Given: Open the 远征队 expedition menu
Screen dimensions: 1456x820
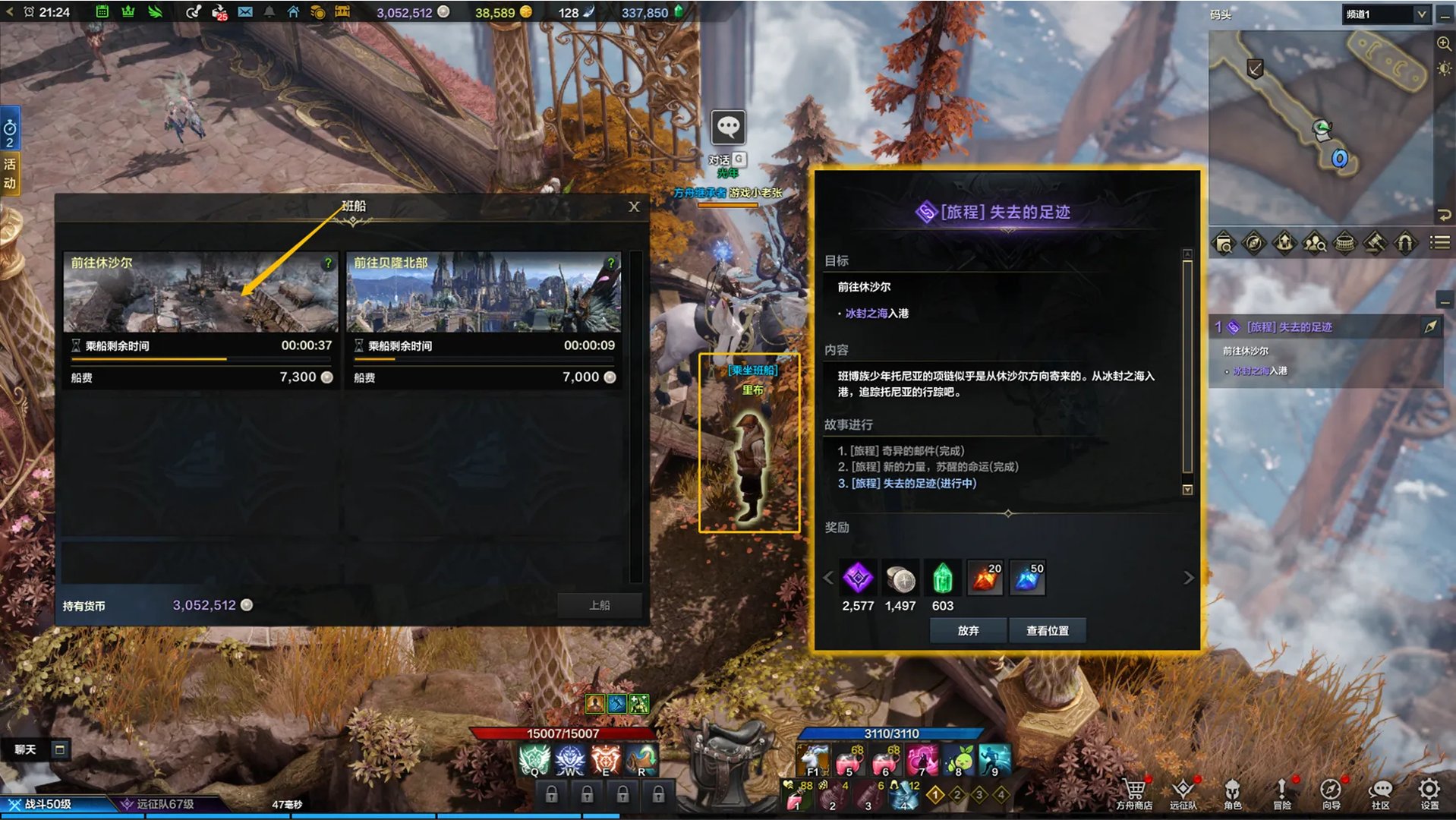Looking at the screenshot, I should [1183, 793].
